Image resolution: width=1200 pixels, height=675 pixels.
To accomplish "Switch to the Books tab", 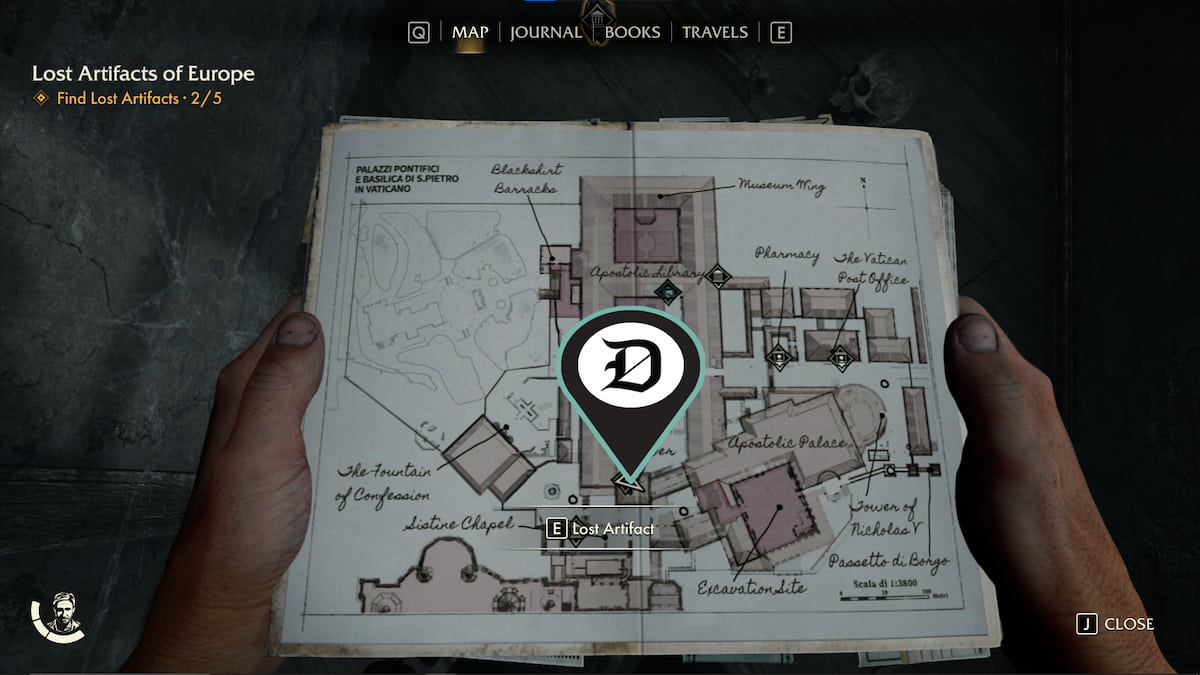I will click(633, 32).
